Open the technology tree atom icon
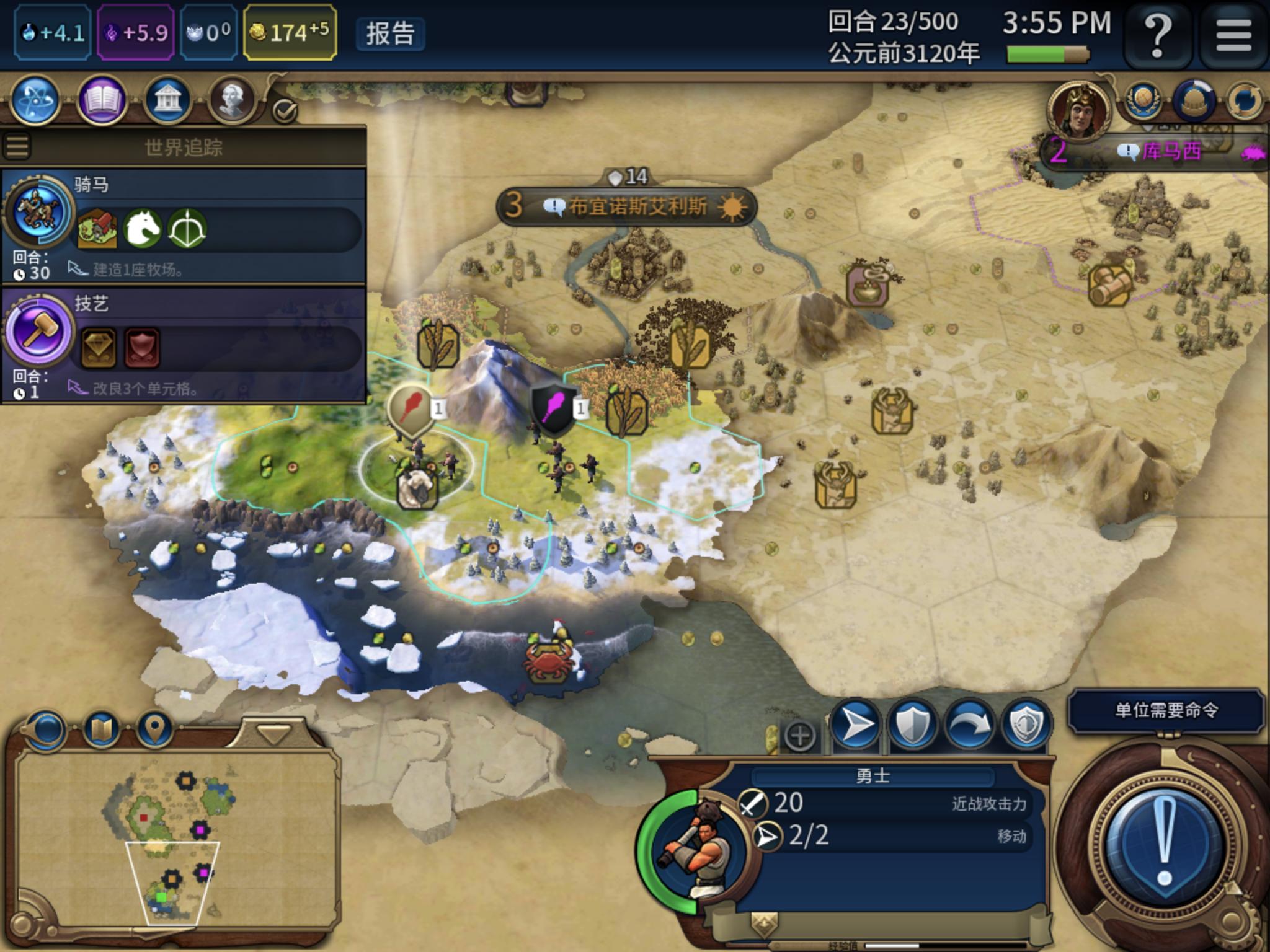Image resolution: width=1270 pixels, height=952 pixels. [x=36, y=100]
